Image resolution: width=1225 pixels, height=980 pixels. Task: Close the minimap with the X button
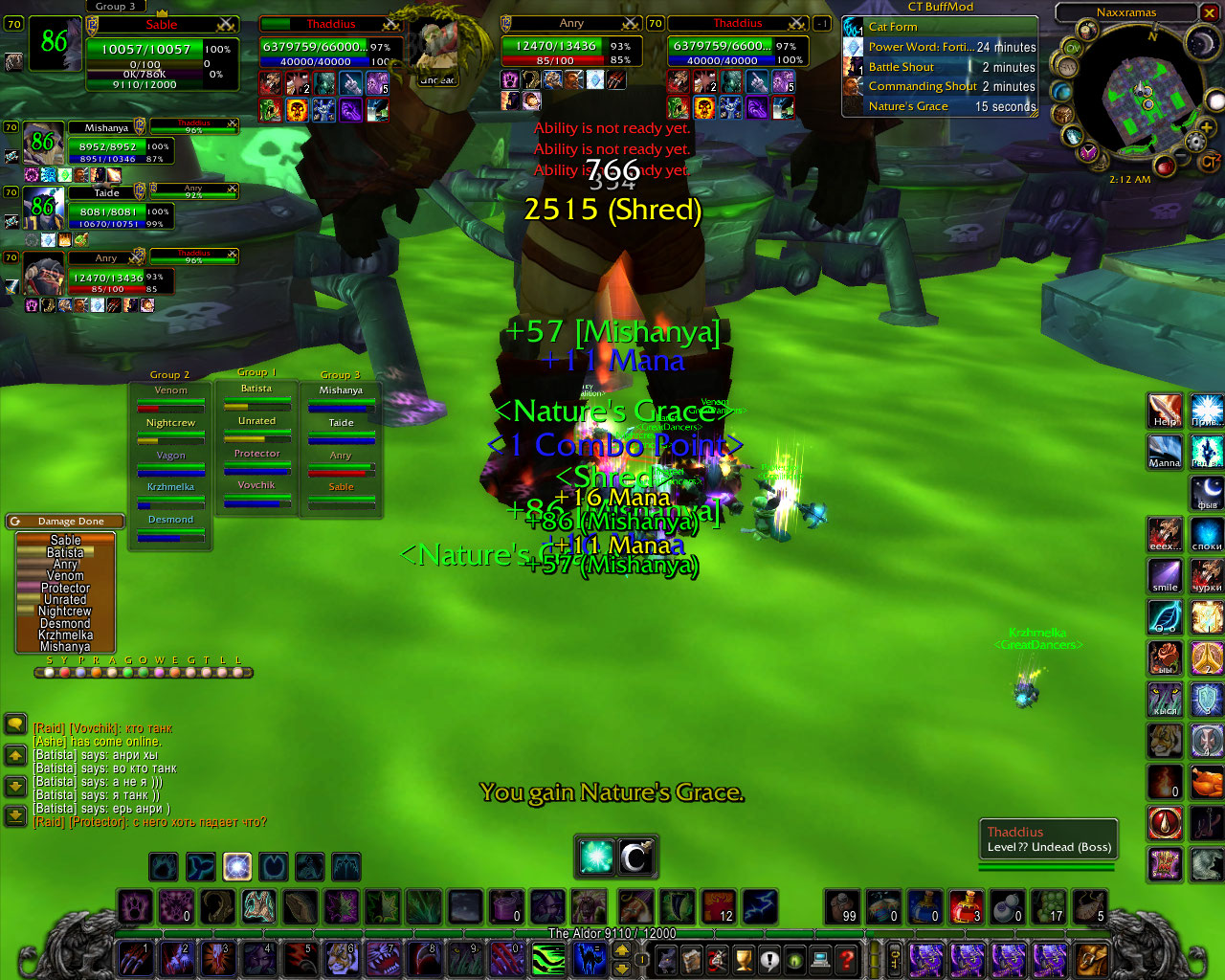click(1210, 12)
